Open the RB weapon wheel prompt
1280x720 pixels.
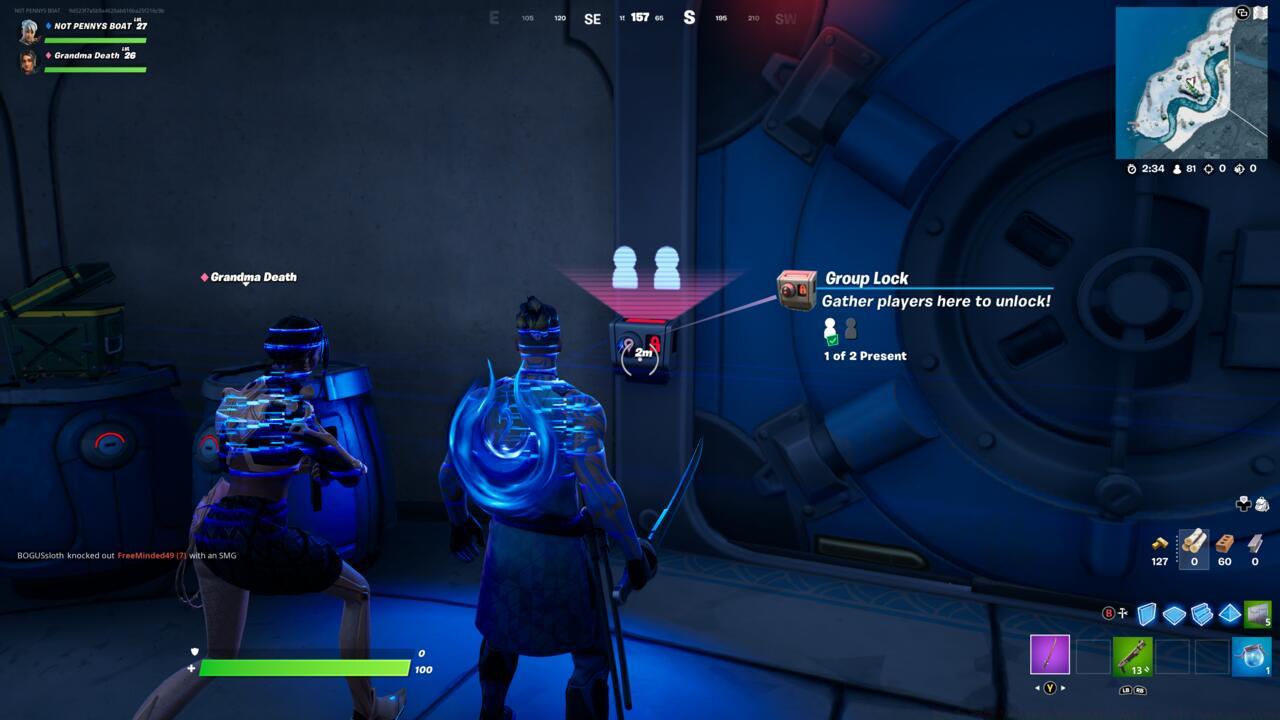pyautogui.click(x=1141, y=690)
